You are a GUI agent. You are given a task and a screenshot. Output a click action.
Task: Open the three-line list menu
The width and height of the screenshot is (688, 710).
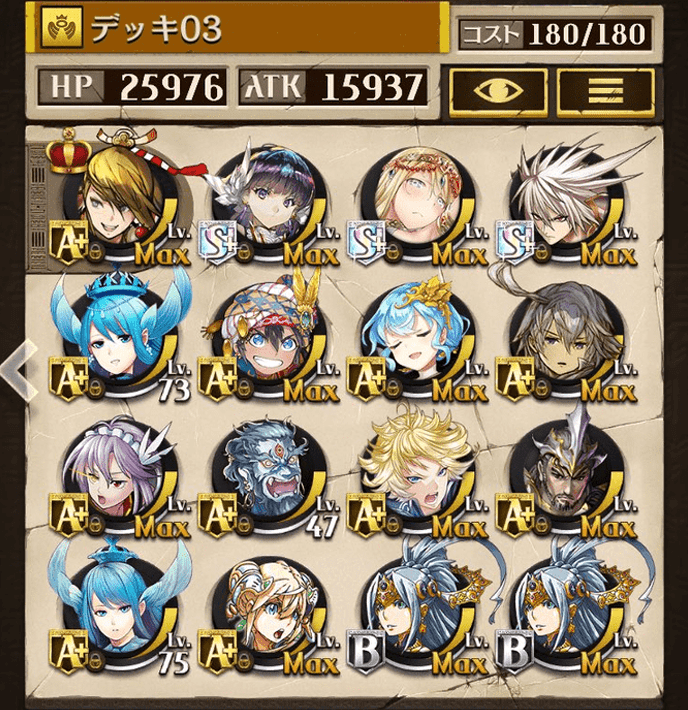605,89
